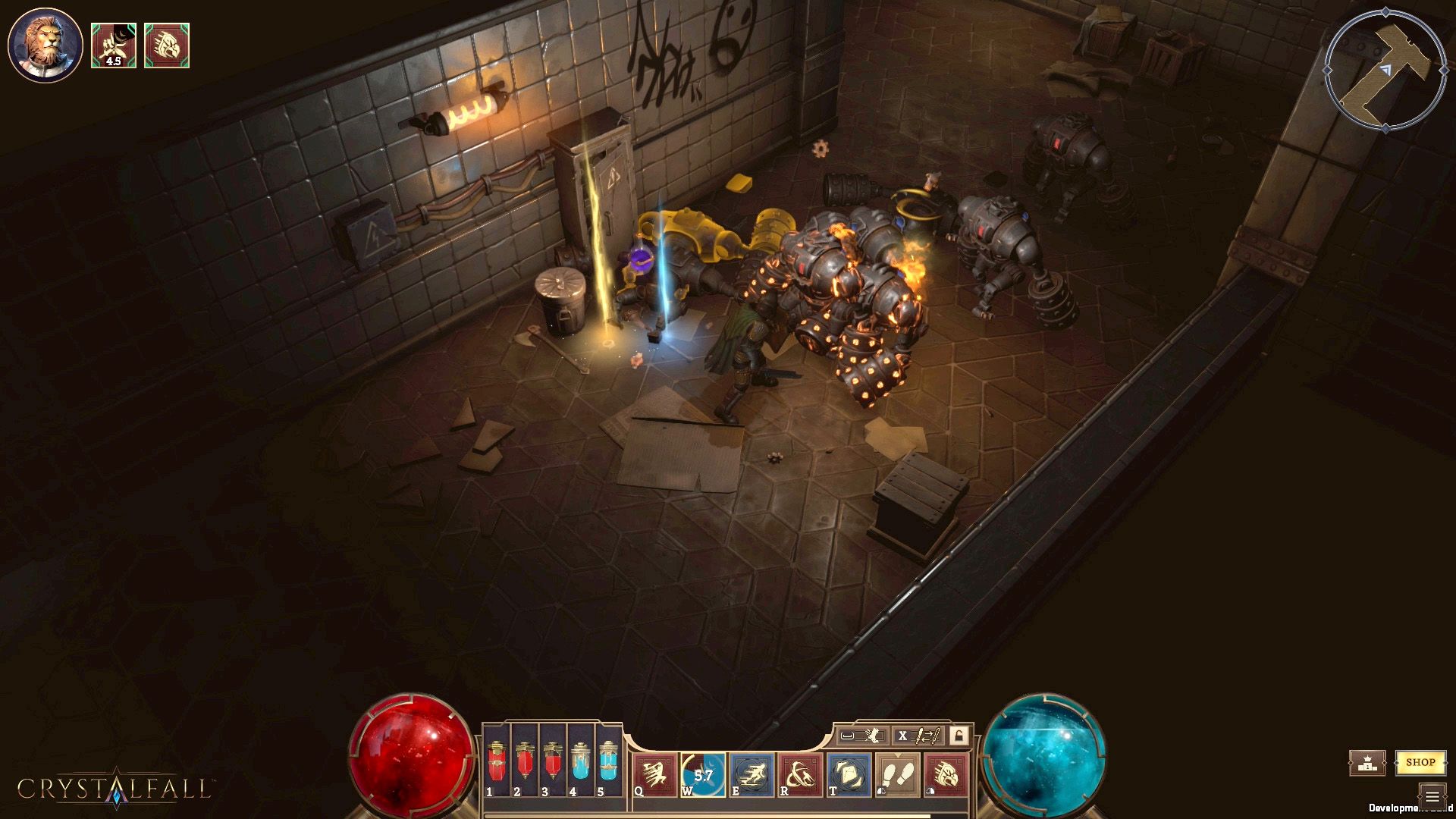This screenshot has height=819, width=1456.
Task: Use the red potion in slot 3
Action: point(553,761)
